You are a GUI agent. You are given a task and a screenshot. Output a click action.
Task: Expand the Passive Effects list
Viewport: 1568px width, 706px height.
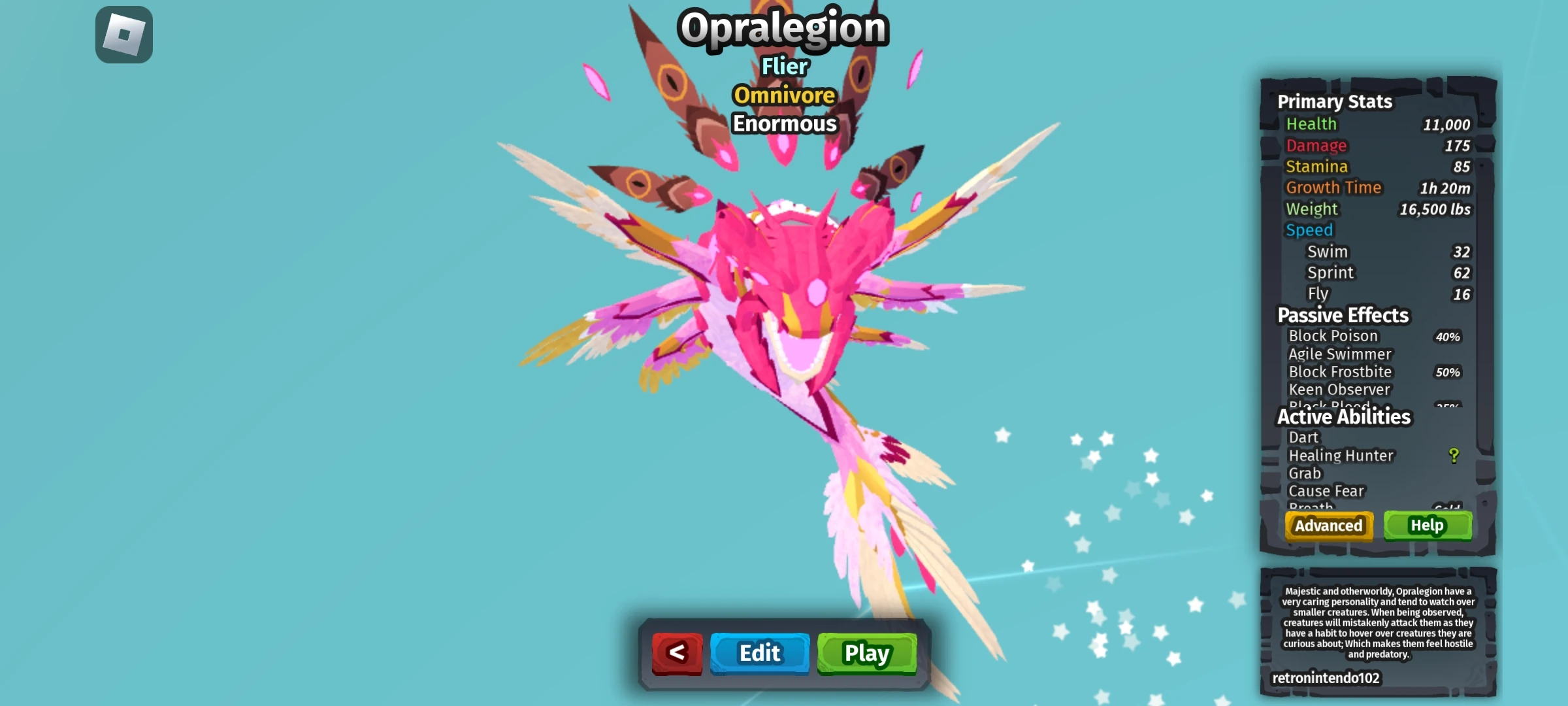[x=1343, y=315]
